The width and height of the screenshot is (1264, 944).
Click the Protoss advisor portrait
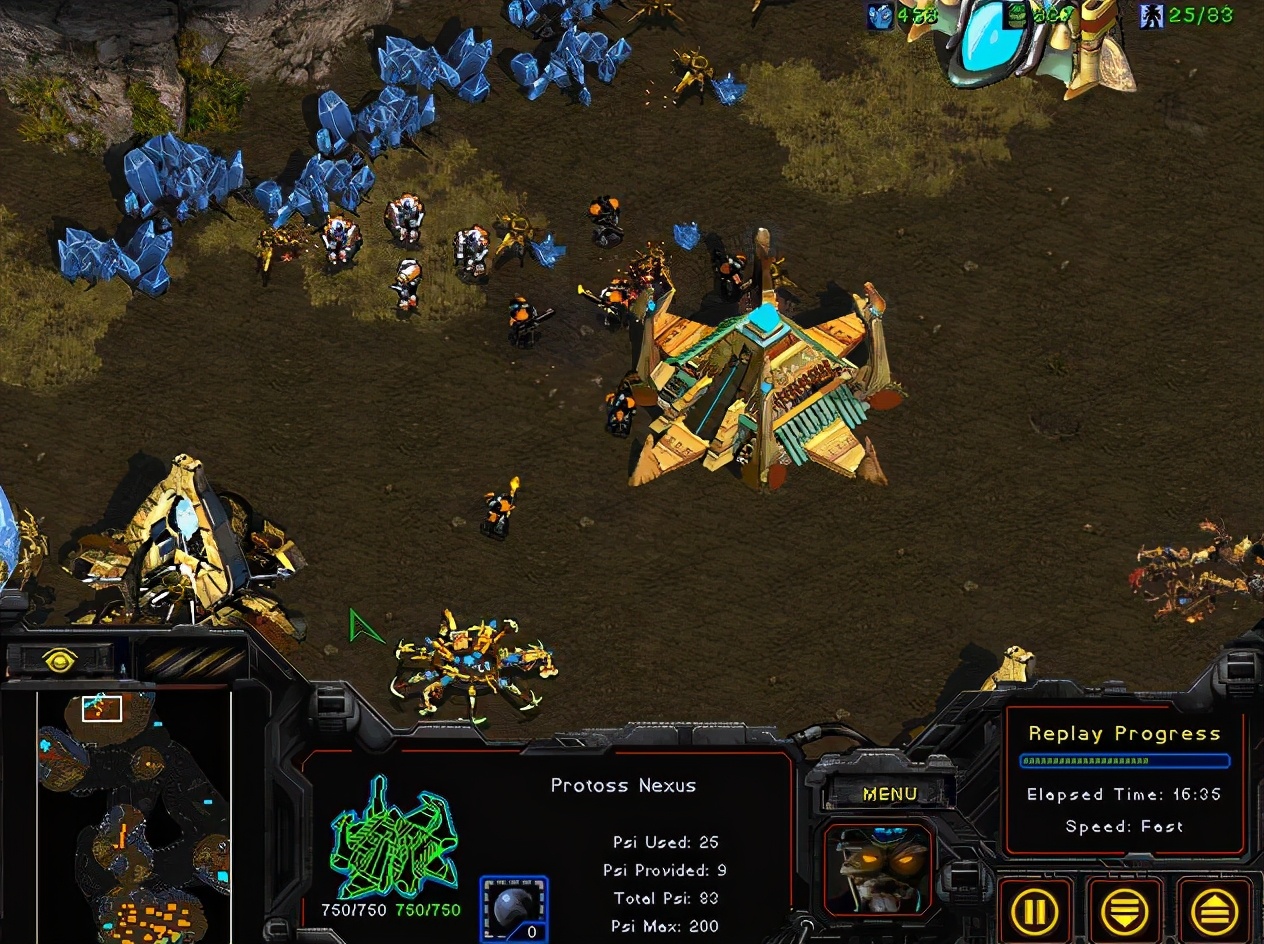[x=878, y=869]
